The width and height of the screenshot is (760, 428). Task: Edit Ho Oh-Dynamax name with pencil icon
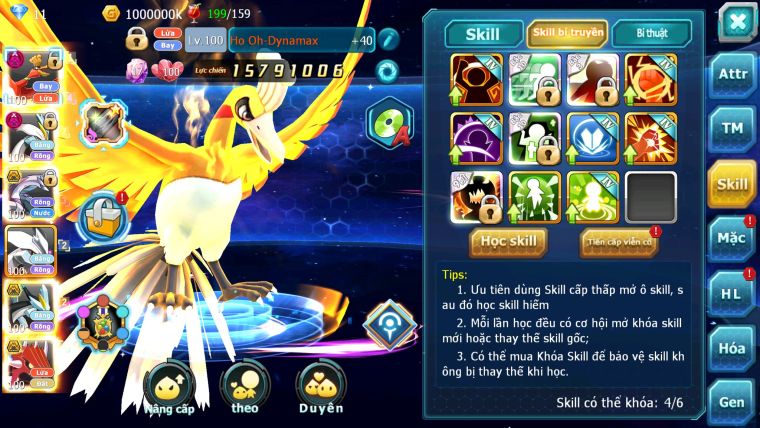[x=388, y=40]
